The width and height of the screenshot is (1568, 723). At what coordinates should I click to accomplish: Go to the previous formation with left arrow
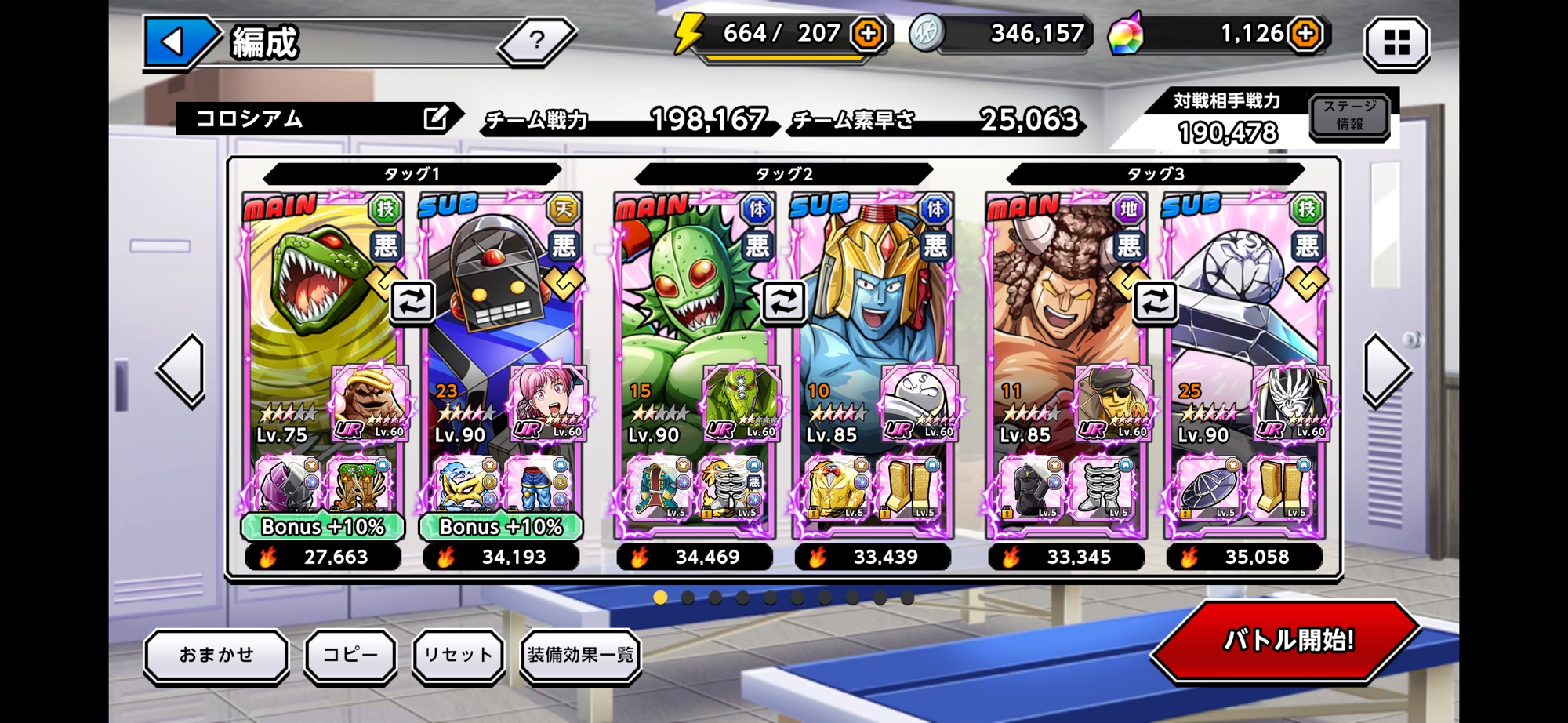click(183, 370)
